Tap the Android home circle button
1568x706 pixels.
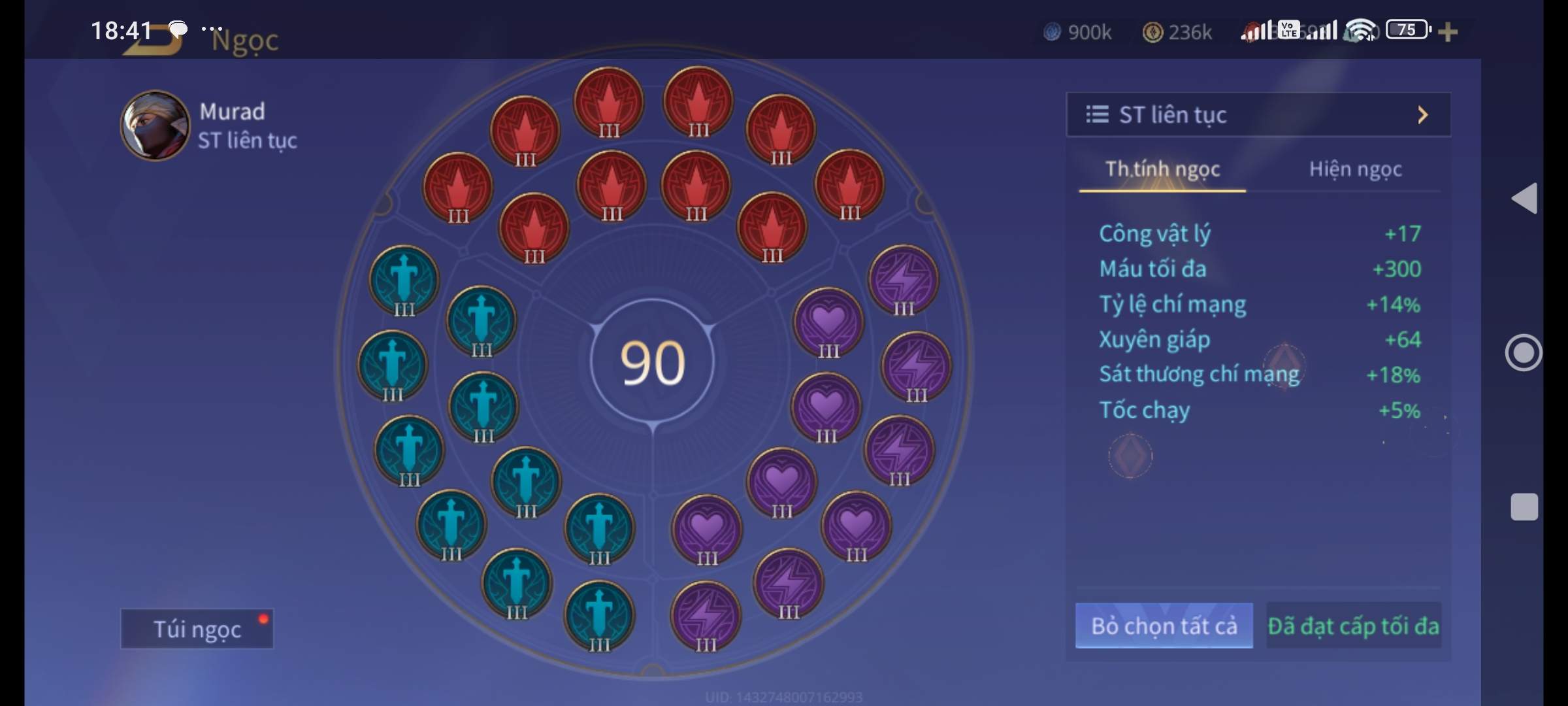[x=1524, y=353]
